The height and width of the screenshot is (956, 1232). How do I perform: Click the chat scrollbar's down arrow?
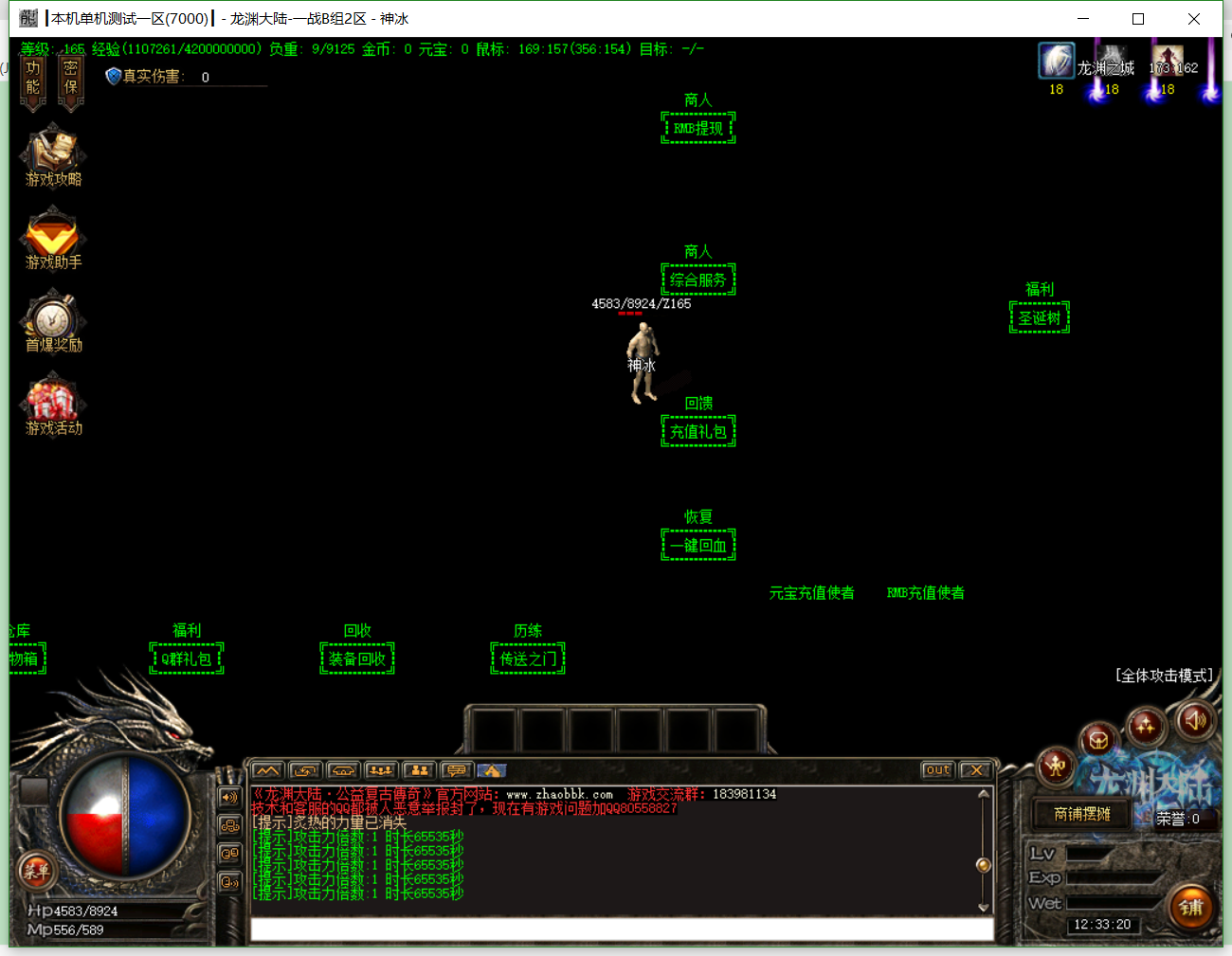coord(984,907)
